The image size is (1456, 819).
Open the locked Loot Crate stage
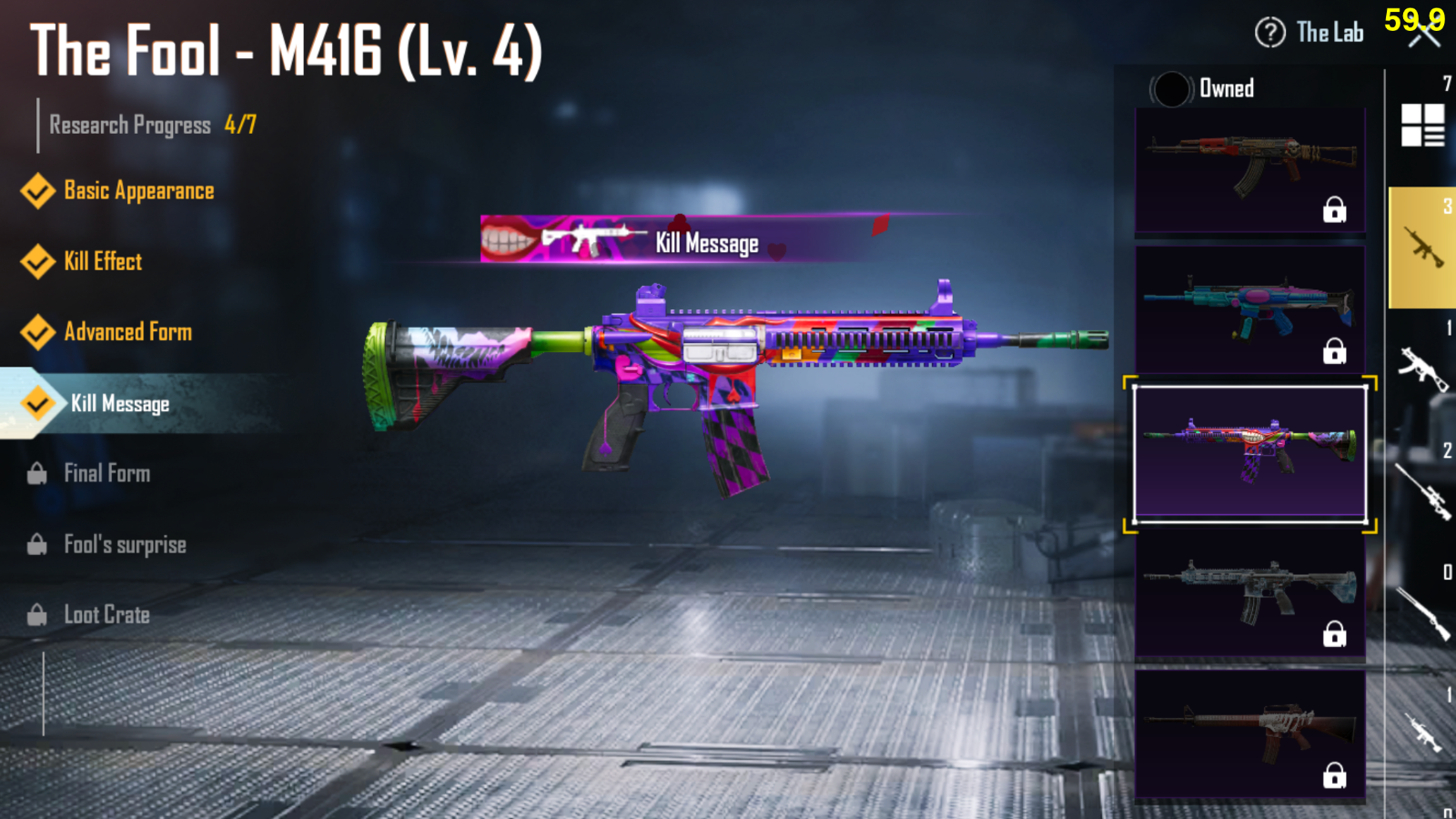105,614
